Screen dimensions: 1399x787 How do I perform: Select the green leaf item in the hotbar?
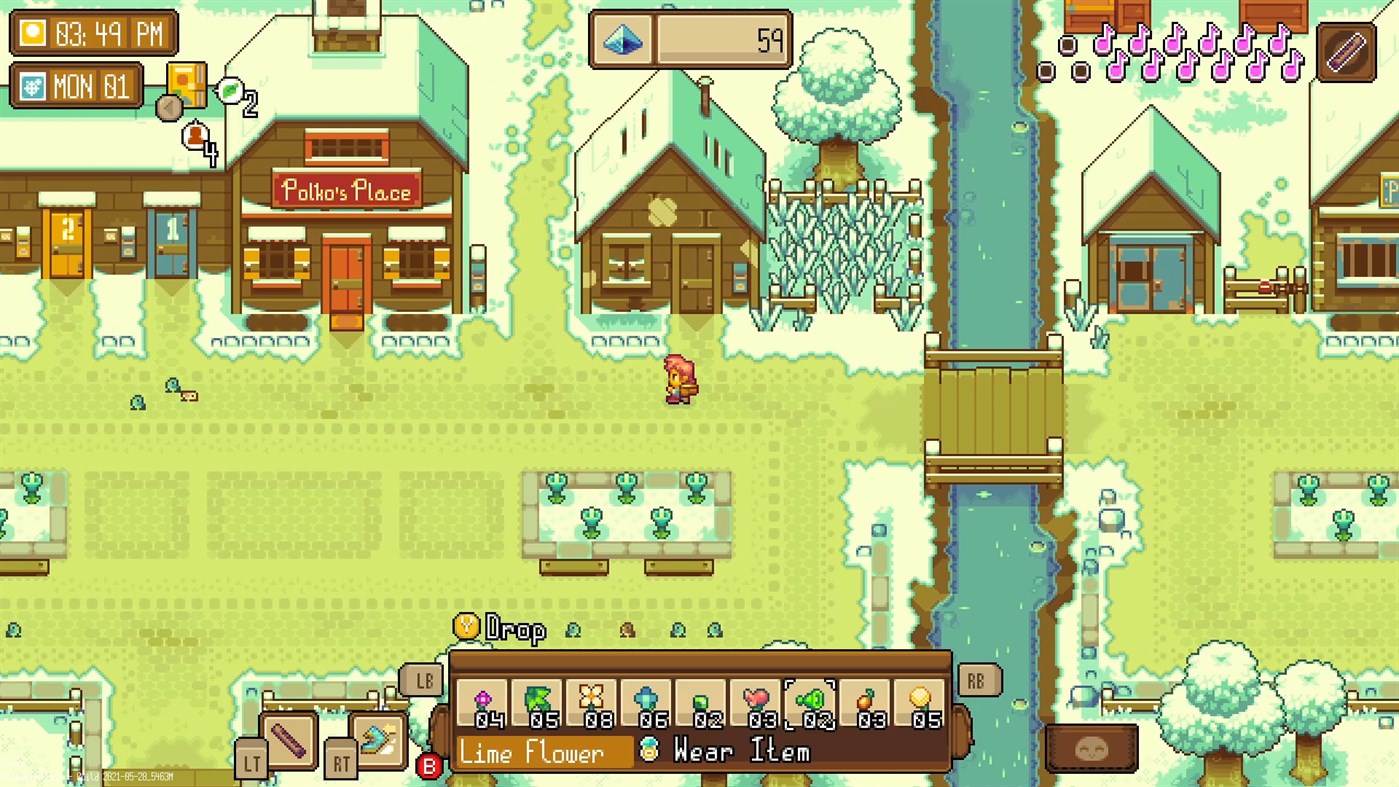[536, 698]
